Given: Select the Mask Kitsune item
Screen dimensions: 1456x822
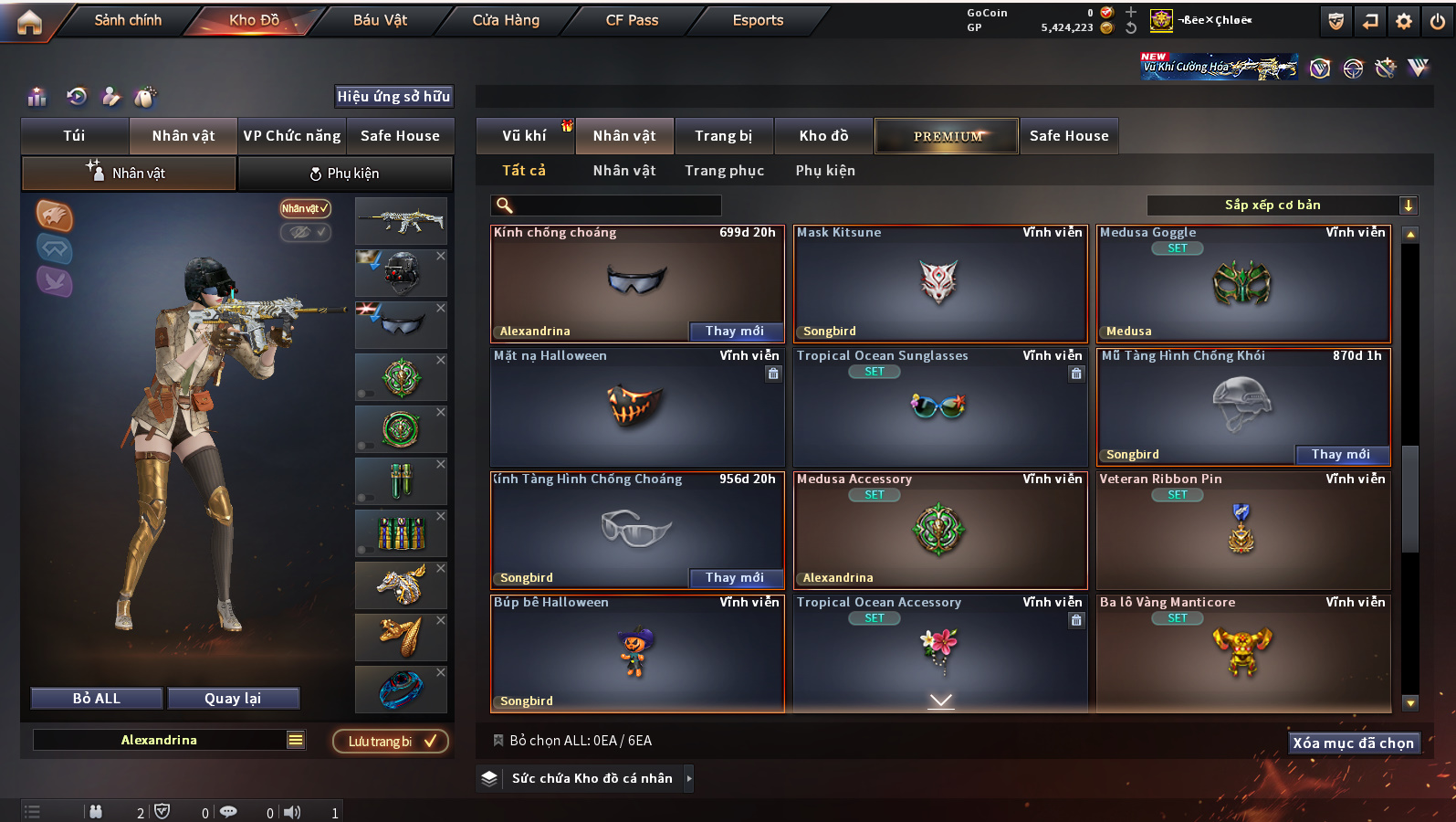Looking at the screenshot, I should pos(939,283).
